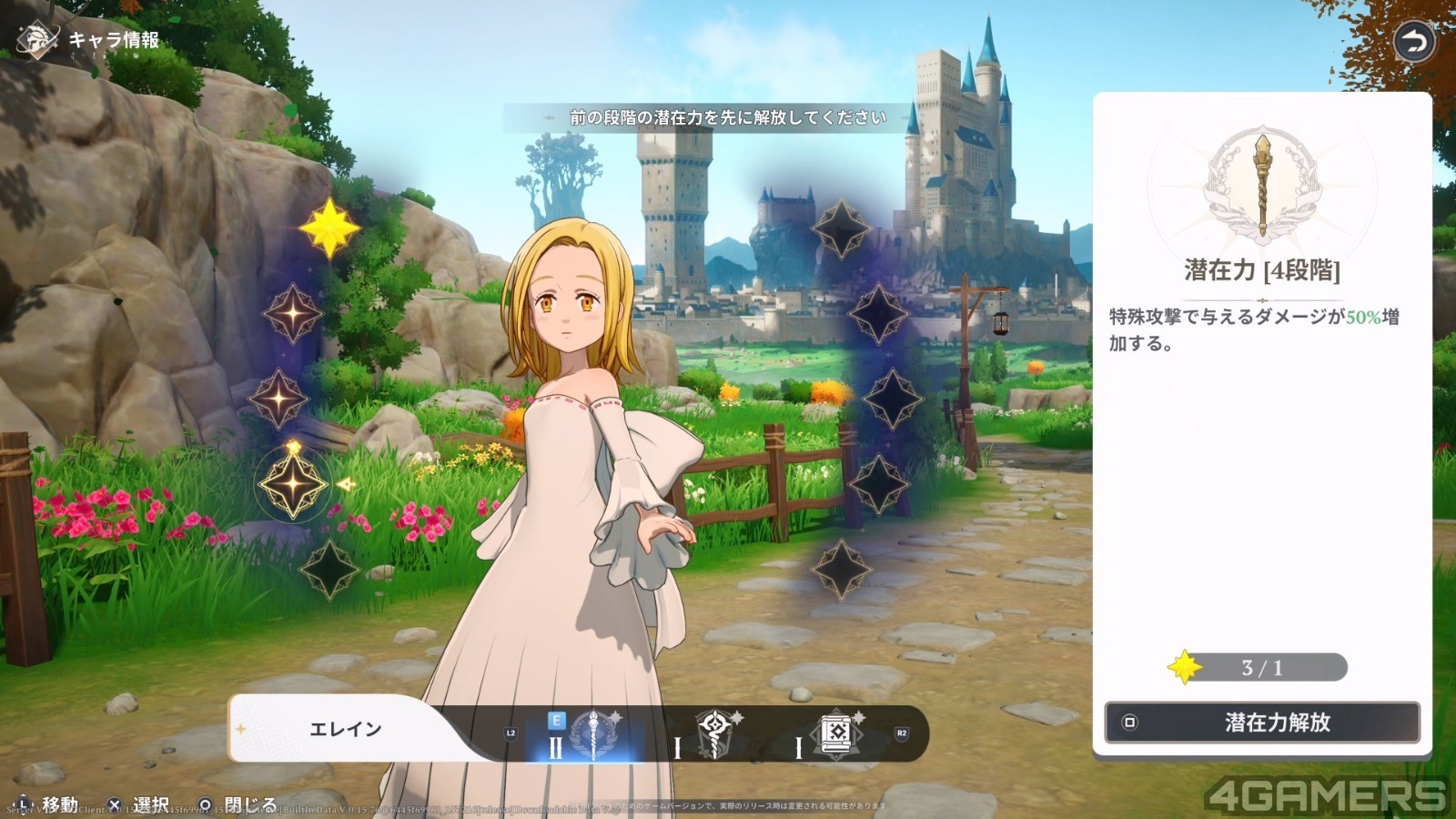Activate the 潜在力解放 unlock button

tap(1261, 723)
